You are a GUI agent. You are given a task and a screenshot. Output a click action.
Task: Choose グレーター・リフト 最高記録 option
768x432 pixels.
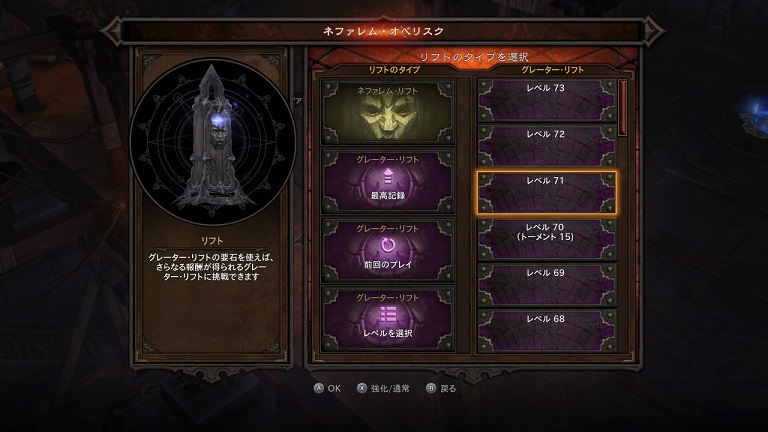pos(388,180)
